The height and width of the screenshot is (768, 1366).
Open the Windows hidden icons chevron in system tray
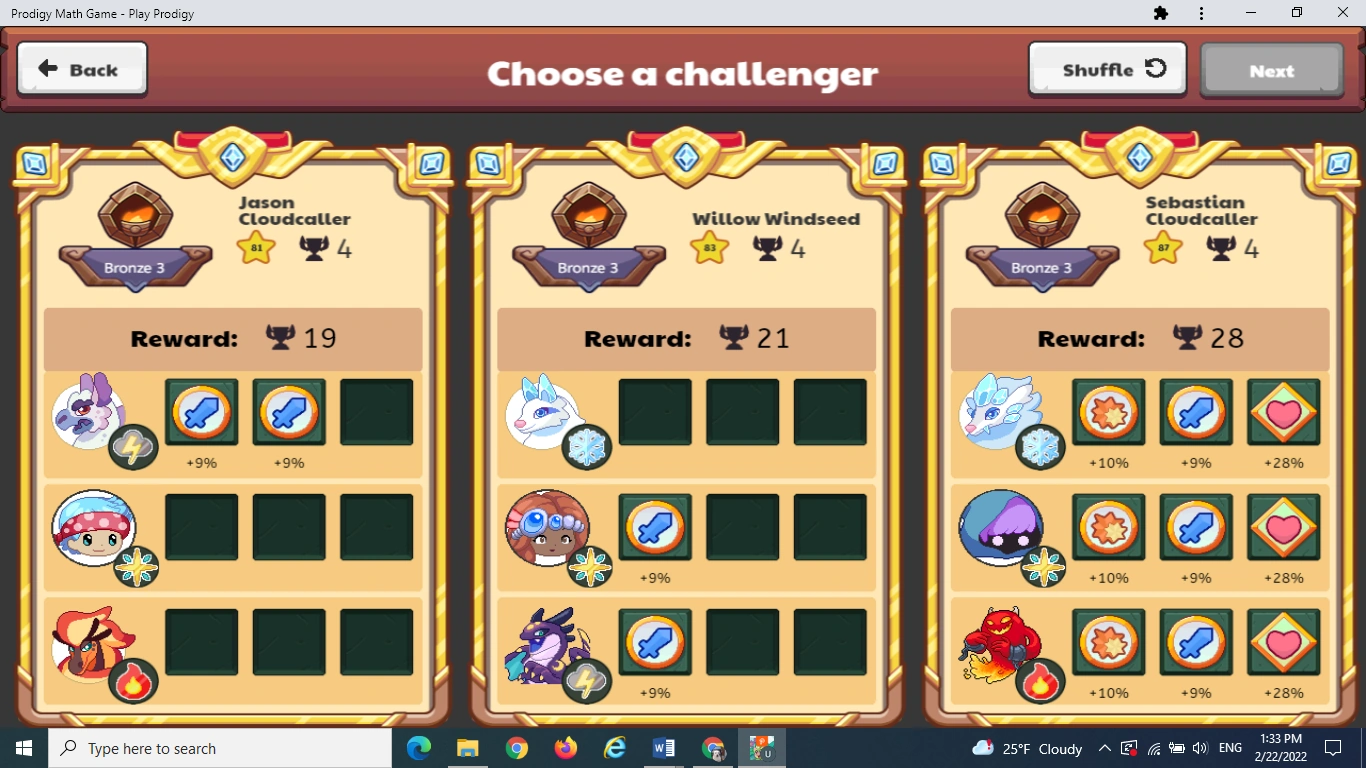point(1104,748)
